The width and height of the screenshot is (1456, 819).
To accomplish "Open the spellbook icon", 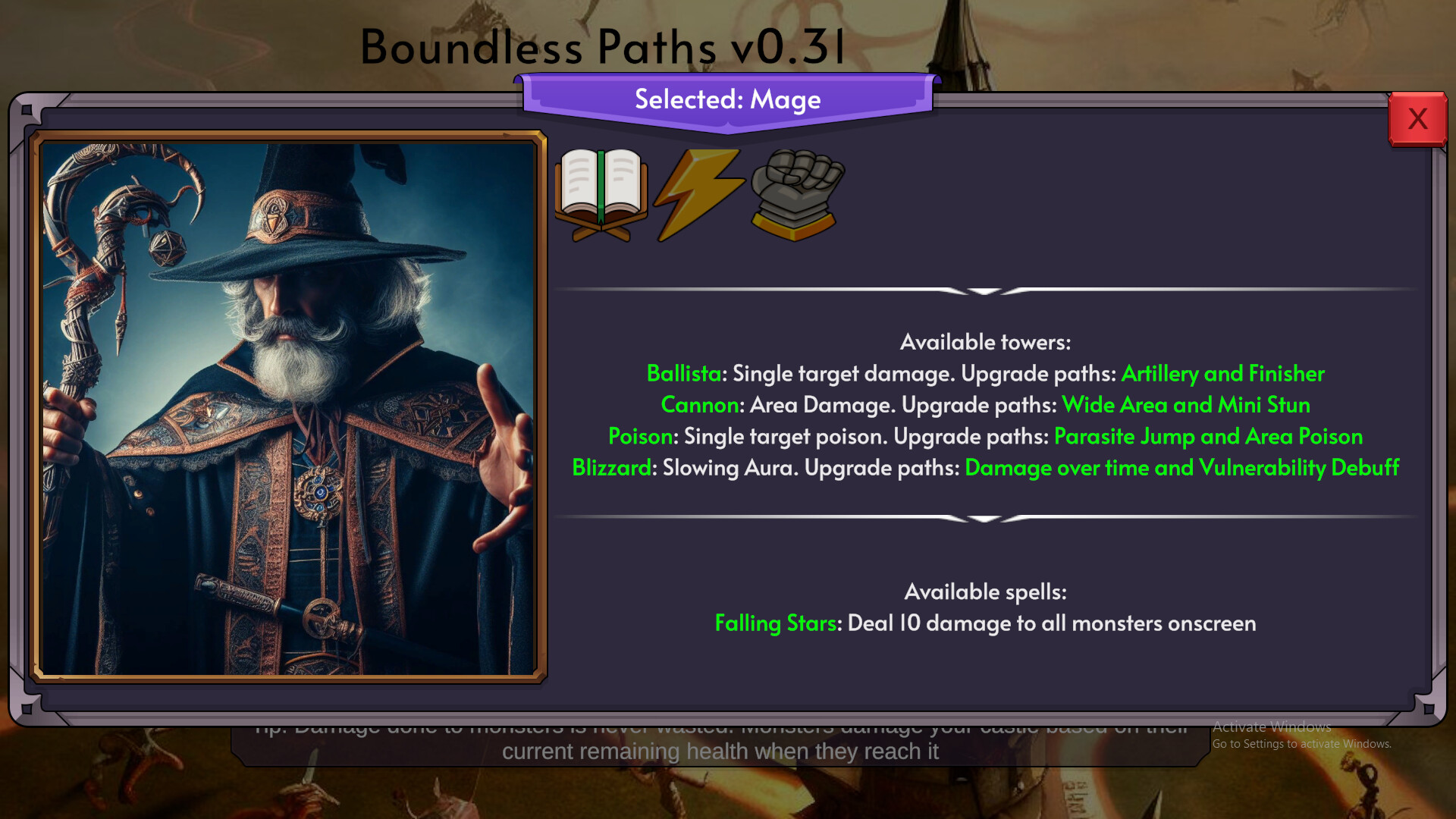I will pyautogui.click(x=601, y=193).
